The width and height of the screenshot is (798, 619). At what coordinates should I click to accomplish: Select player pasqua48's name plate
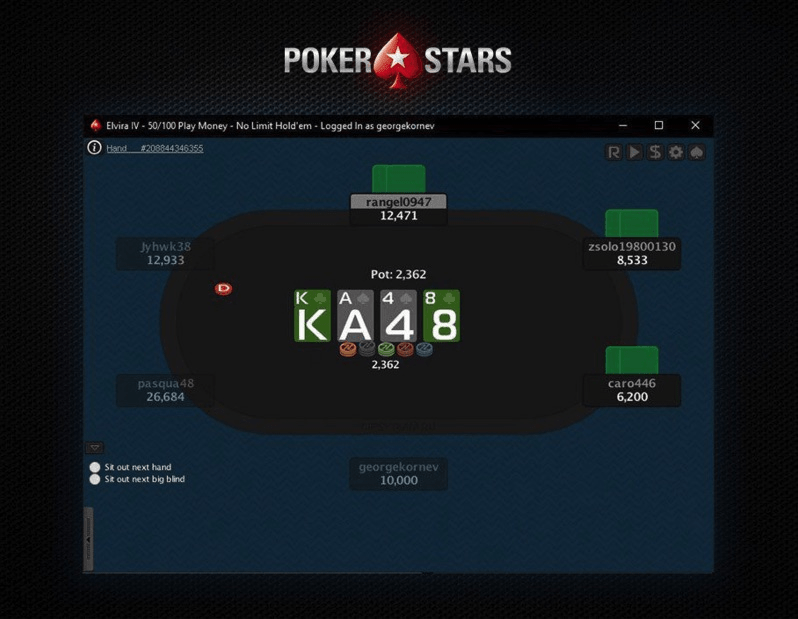166,390
